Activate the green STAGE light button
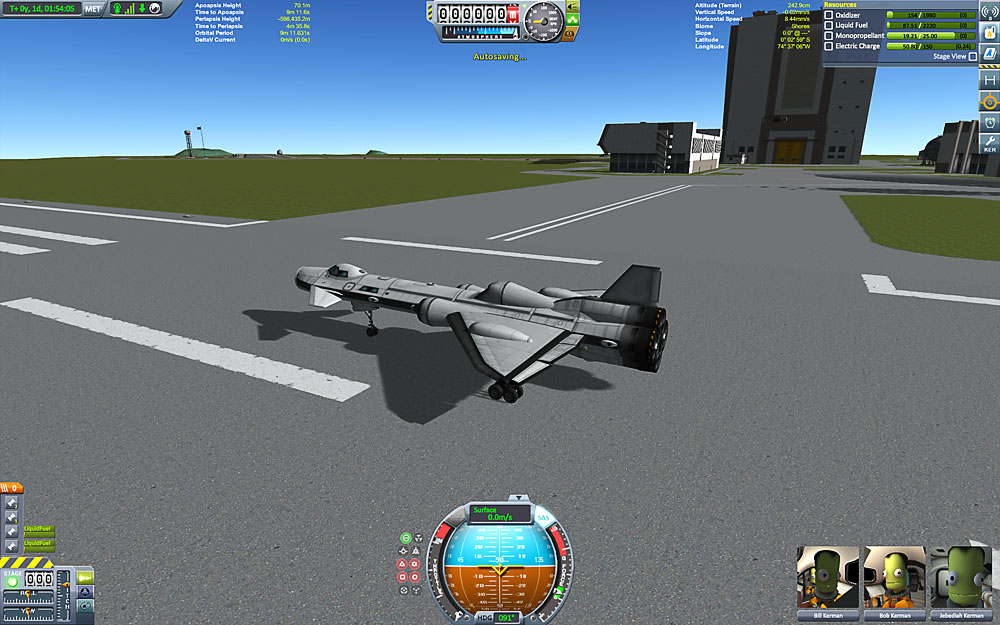Viewport: 1000px width, 625px height. [x=12, y=581]
